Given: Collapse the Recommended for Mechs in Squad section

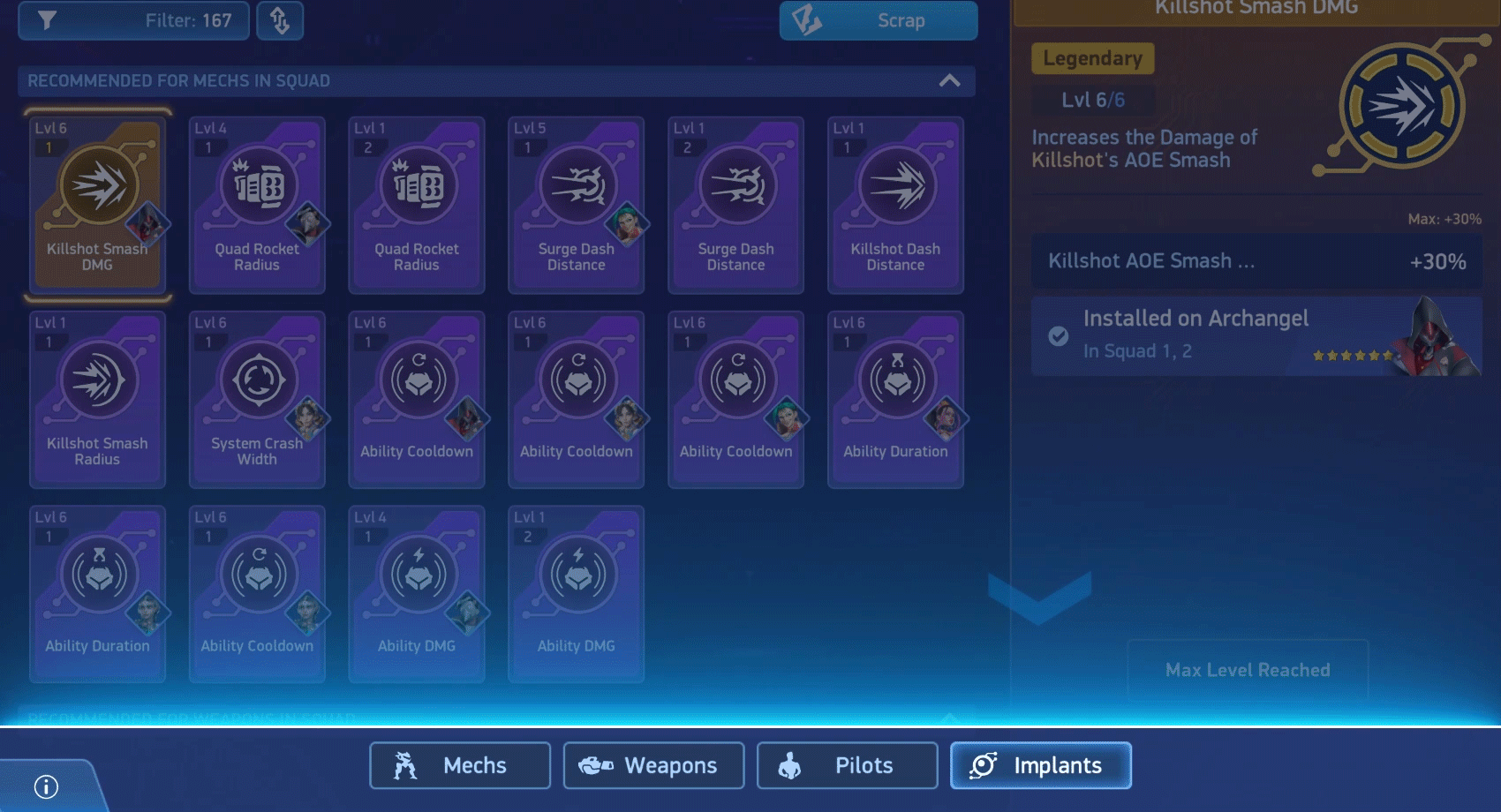Looking at the screenshot, I should pos(950,80).
